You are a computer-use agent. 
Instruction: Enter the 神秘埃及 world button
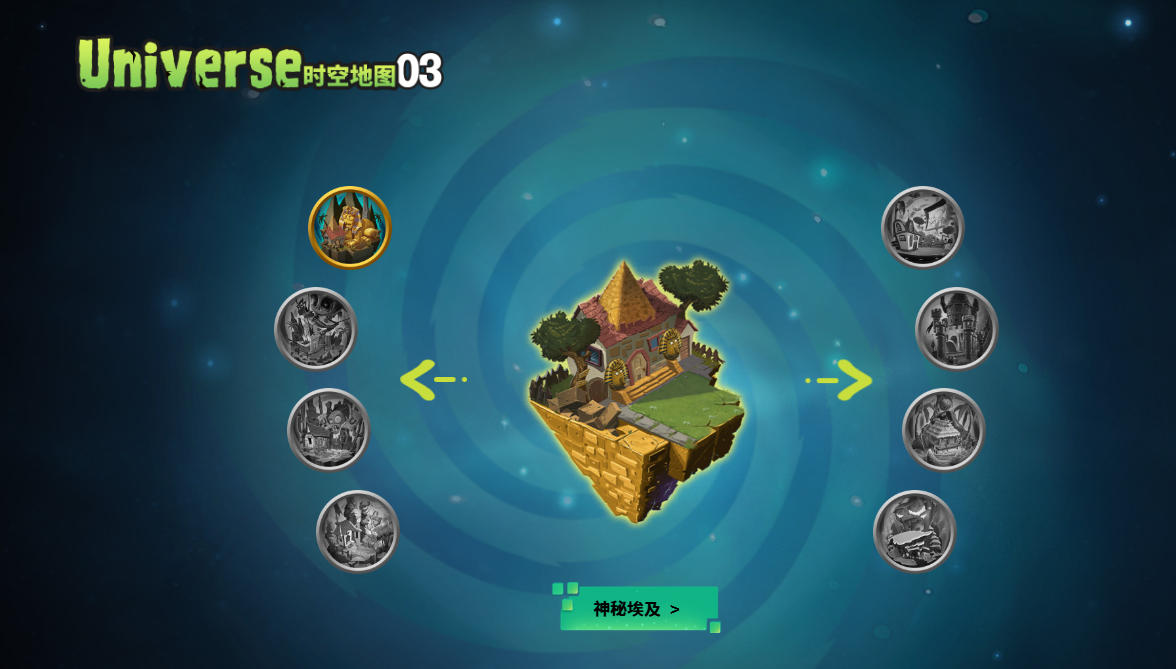638,608
